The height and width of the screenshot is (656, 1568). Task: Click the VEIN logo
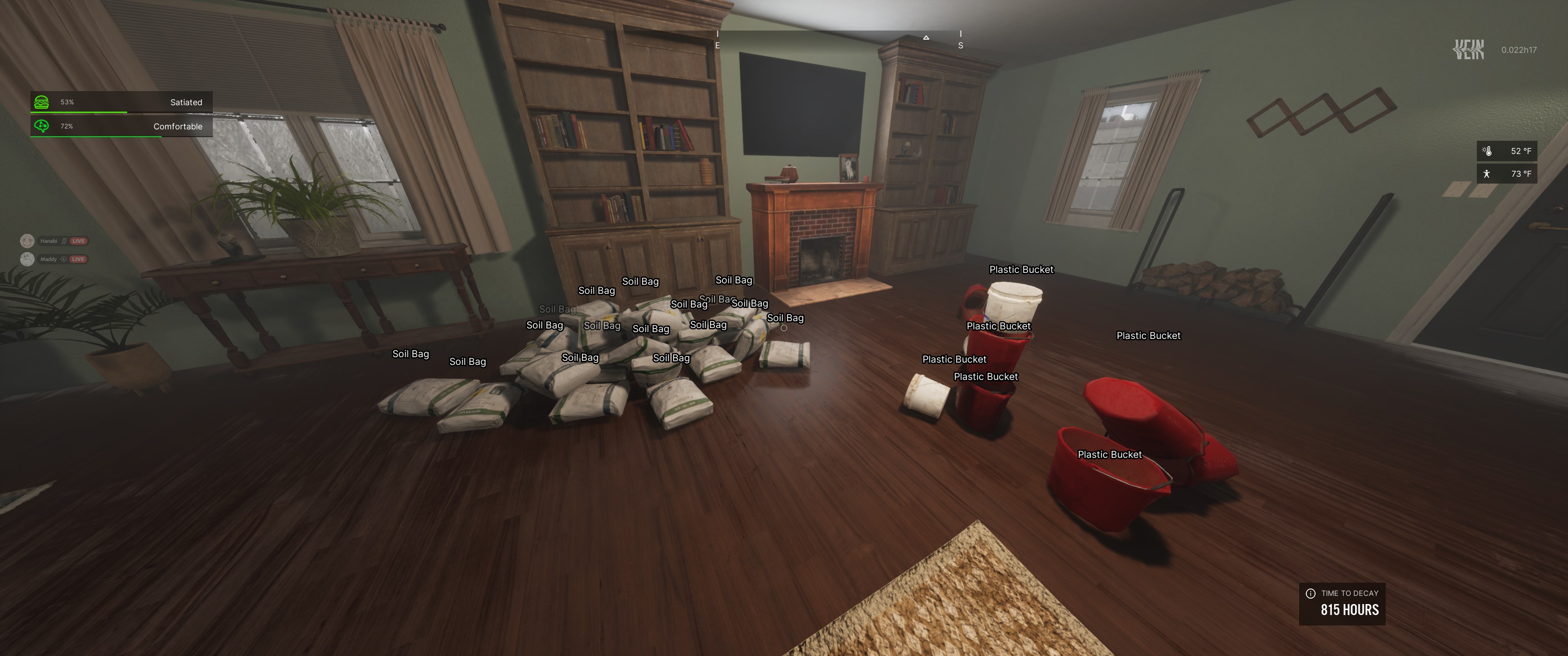click(x=1468, y=49)
